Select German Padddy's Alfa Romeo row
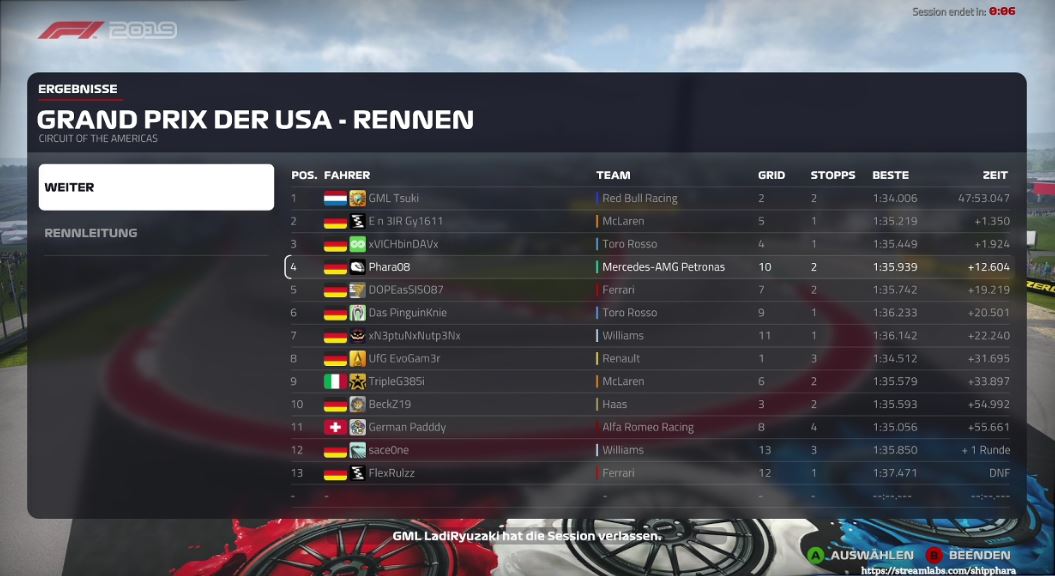 coord(650,427)
